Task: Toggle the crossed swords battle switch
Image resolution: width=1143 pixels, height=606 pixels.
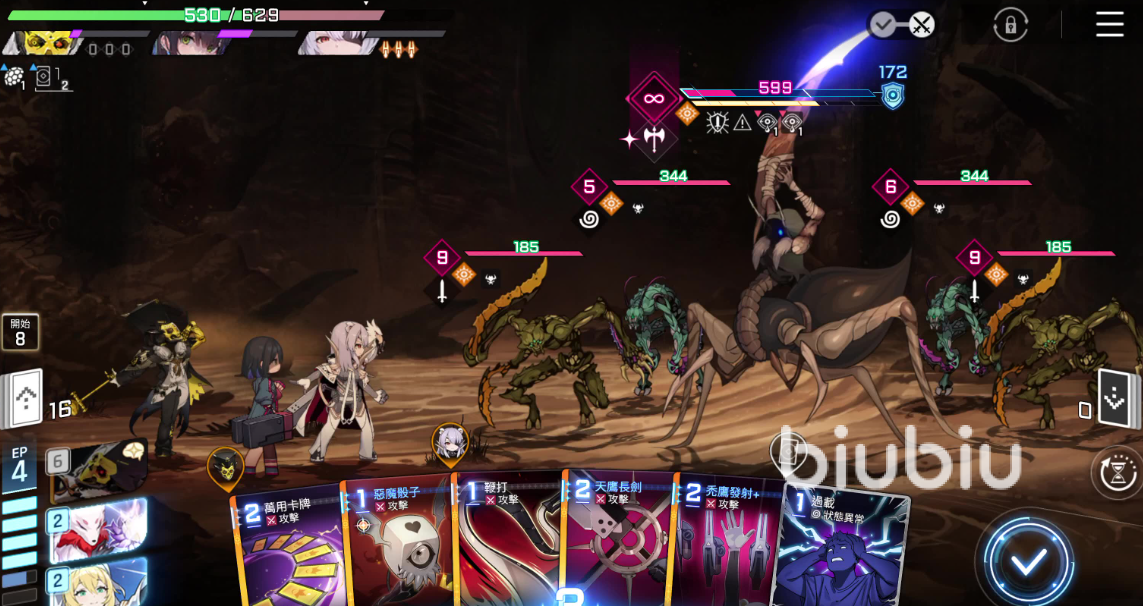Action: pos(902,25)
